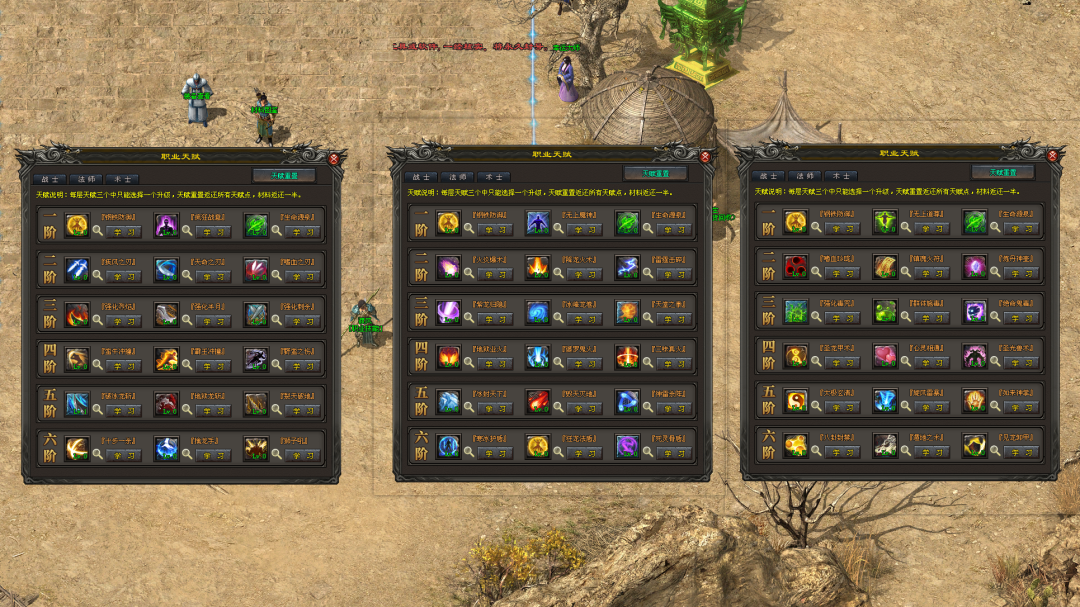
Task: Reset talents in the warrior talents window
Action: [276, 175]
